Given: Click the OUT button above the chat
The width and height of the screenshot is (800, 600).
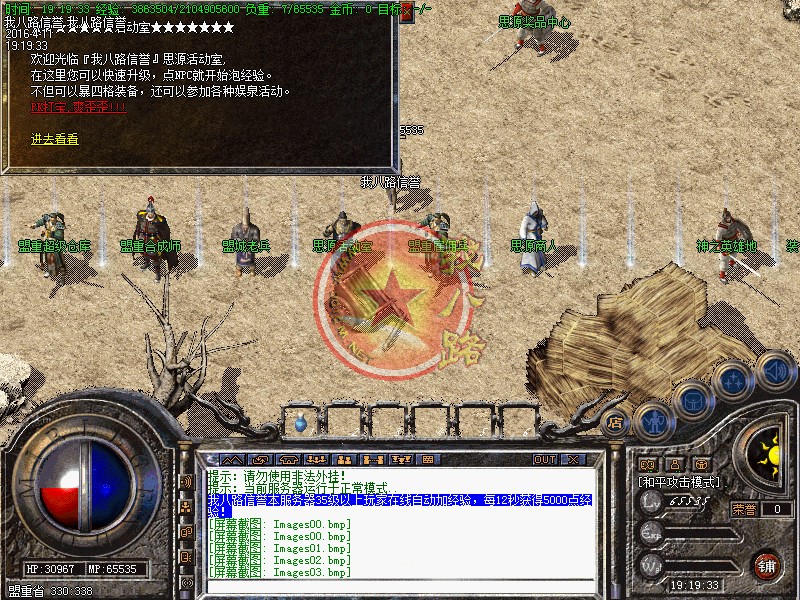Looking at the screenshot, I should pos(545,459).
